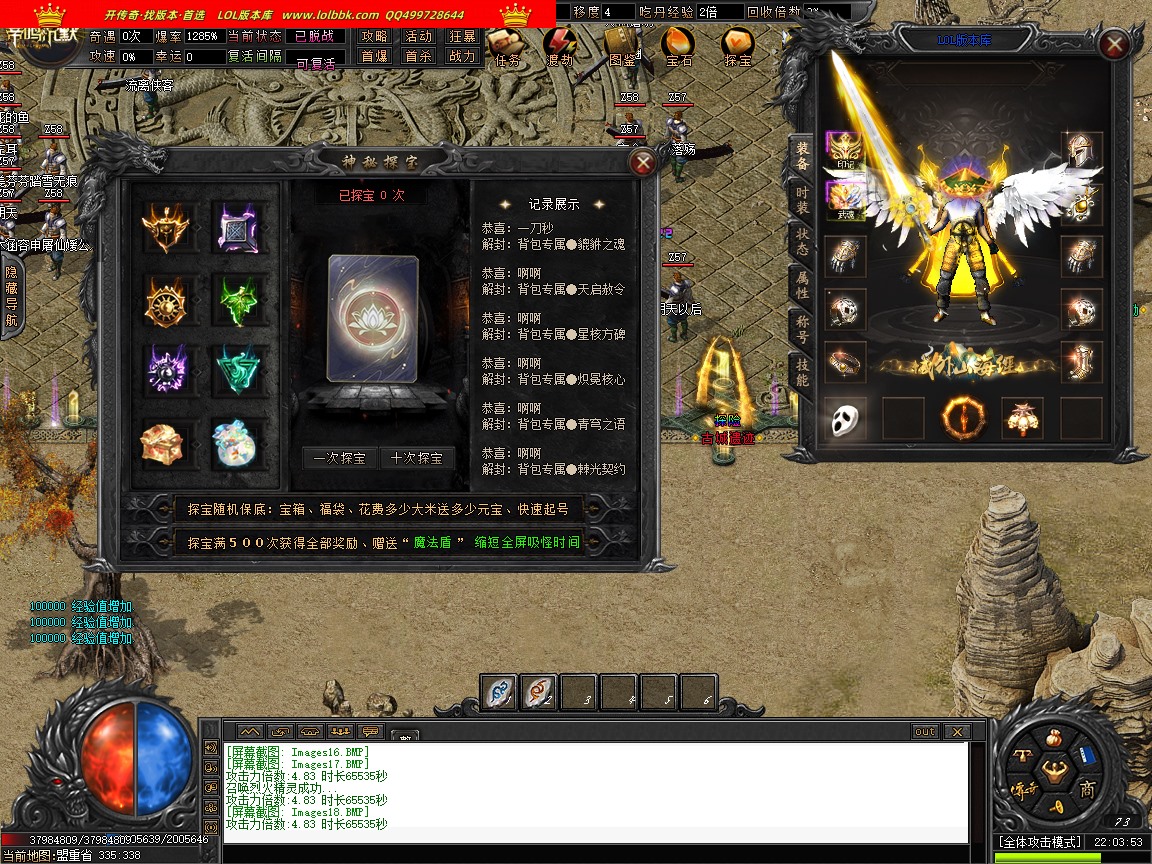Click the 十次探宝 ten draws button

pos(417,458)
